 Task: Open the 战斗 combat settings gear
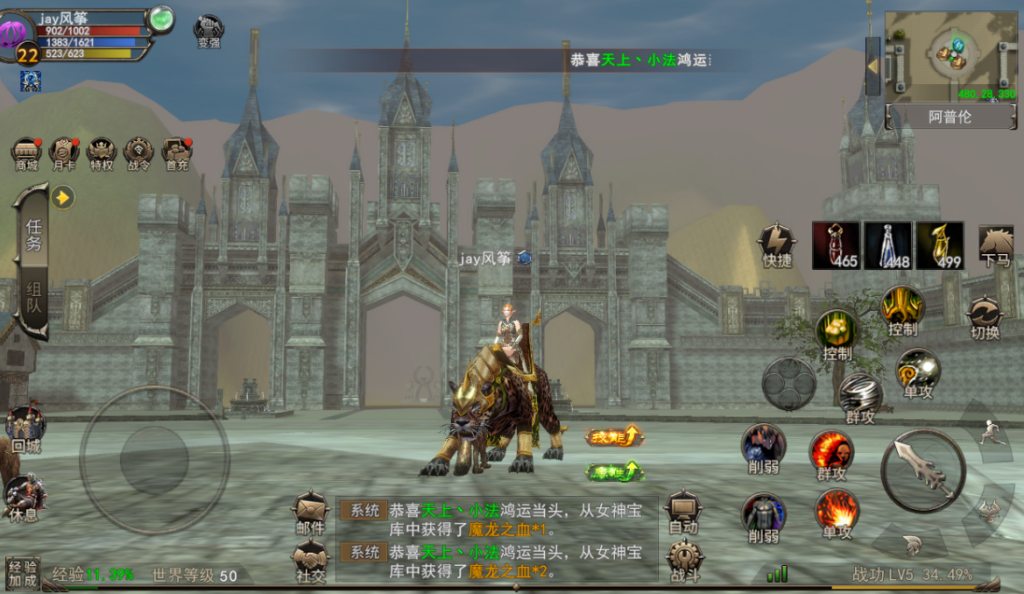click(684, 561)
